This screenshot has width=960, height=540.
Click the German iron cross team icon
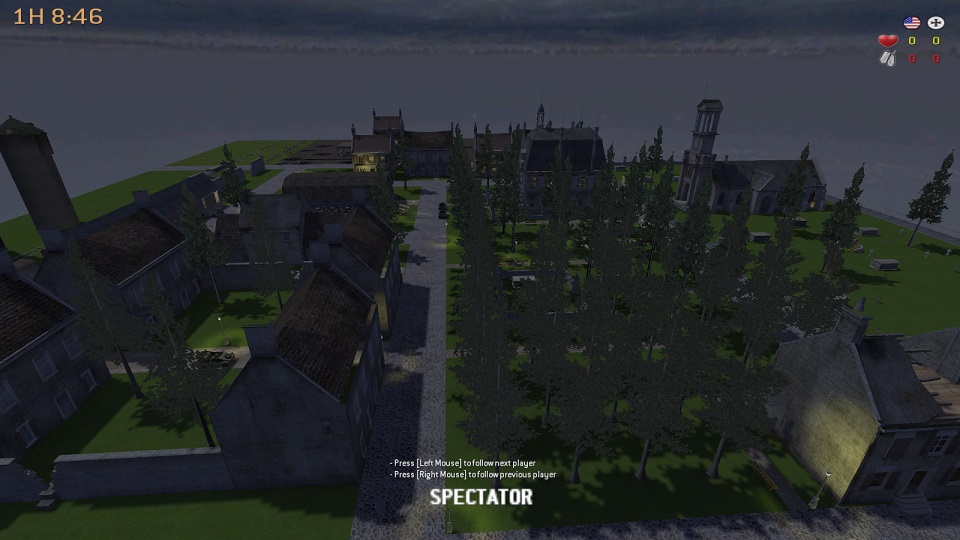936,22
